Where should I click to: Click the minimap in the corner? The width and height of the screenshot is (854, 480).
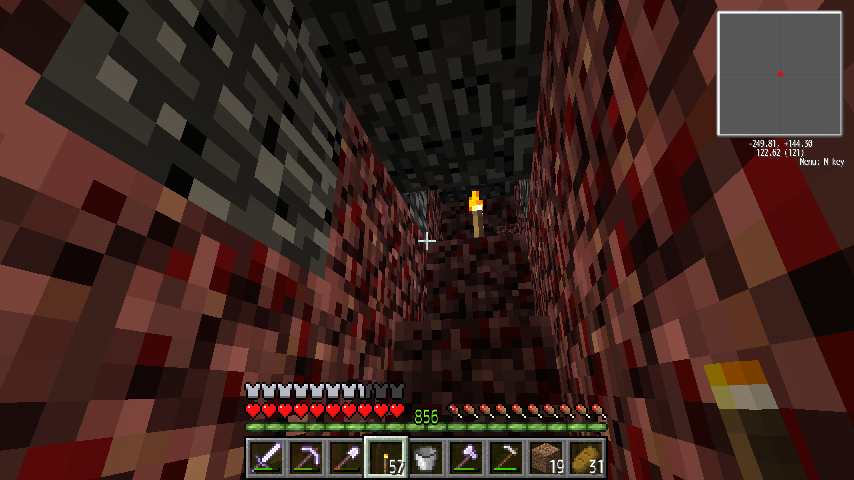click(x=779, y=74)
